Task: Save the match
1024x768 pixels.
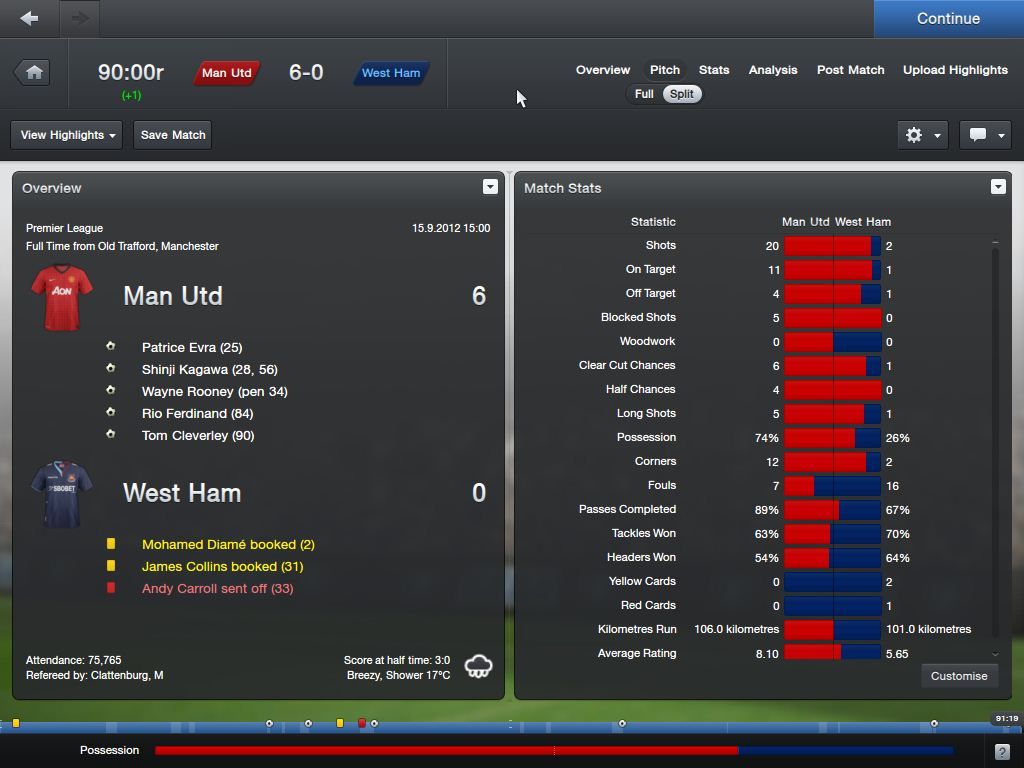Action: tap(173, 135)
